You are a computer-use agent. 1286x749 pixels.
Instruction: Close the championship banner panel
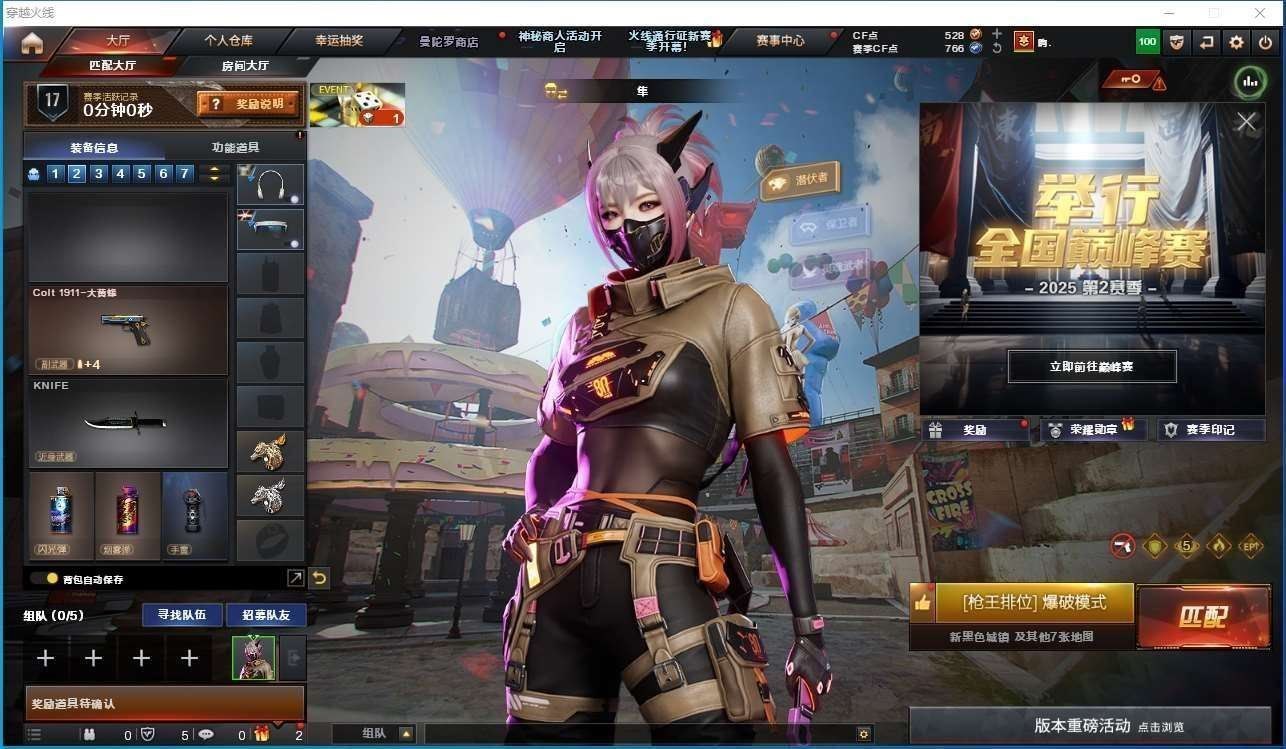point(1246,122)
